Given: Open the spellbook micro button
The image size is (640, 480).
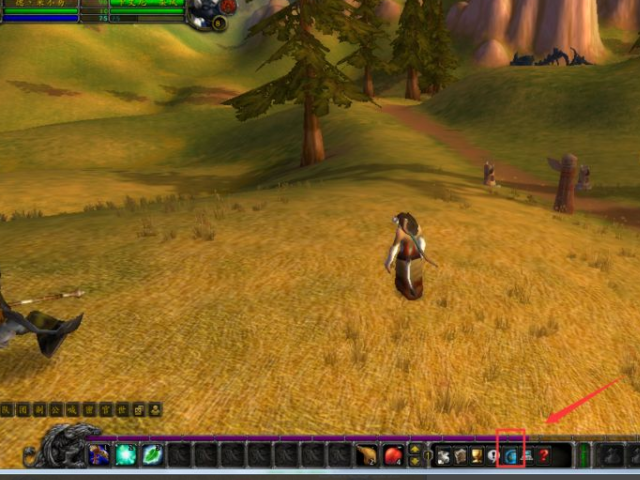Looking at the screenshot, I should coord(461,456).
